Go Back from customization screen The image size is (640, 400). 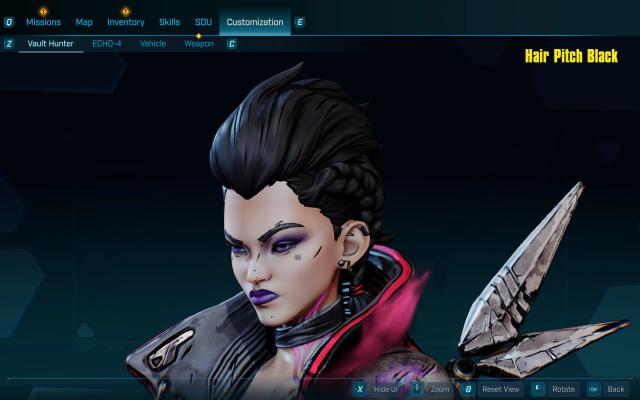point(615,388)
